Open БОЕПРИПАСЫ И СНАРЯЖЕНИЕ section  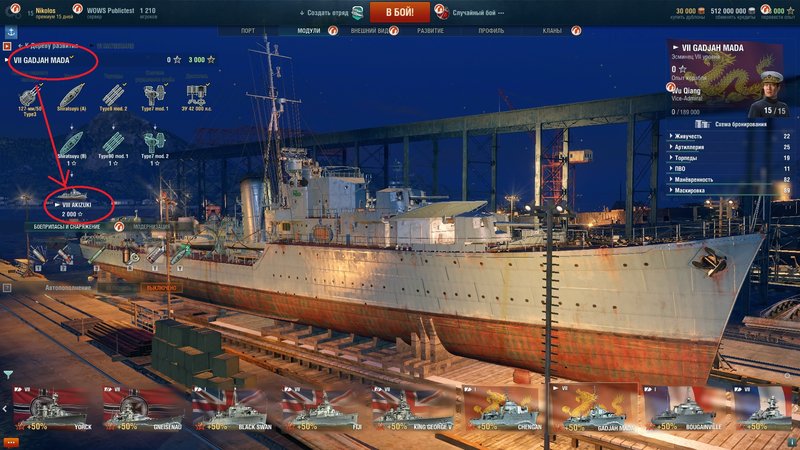tap(68, 227)
